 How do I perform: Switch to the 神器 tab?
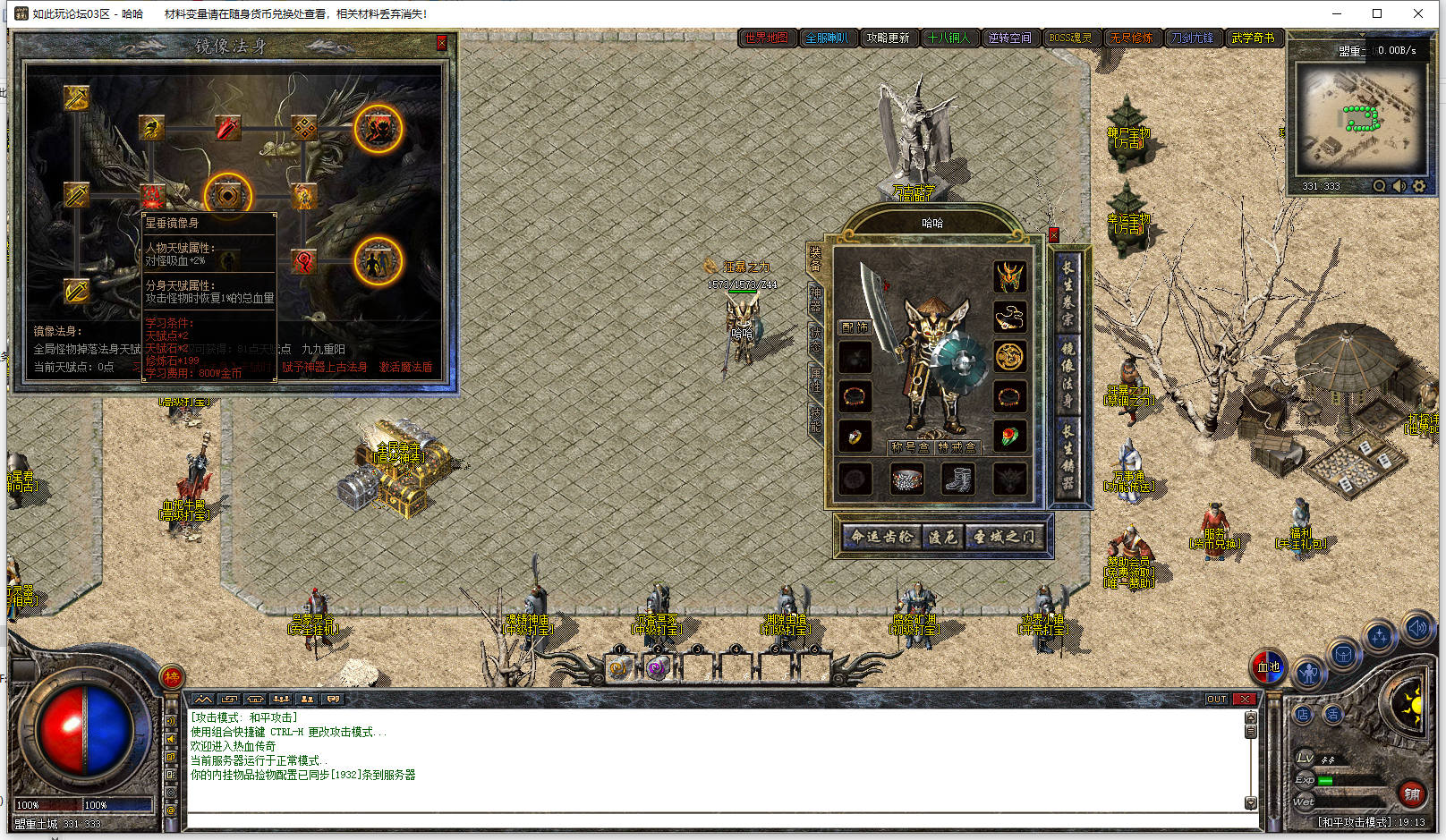coord(815,299)
